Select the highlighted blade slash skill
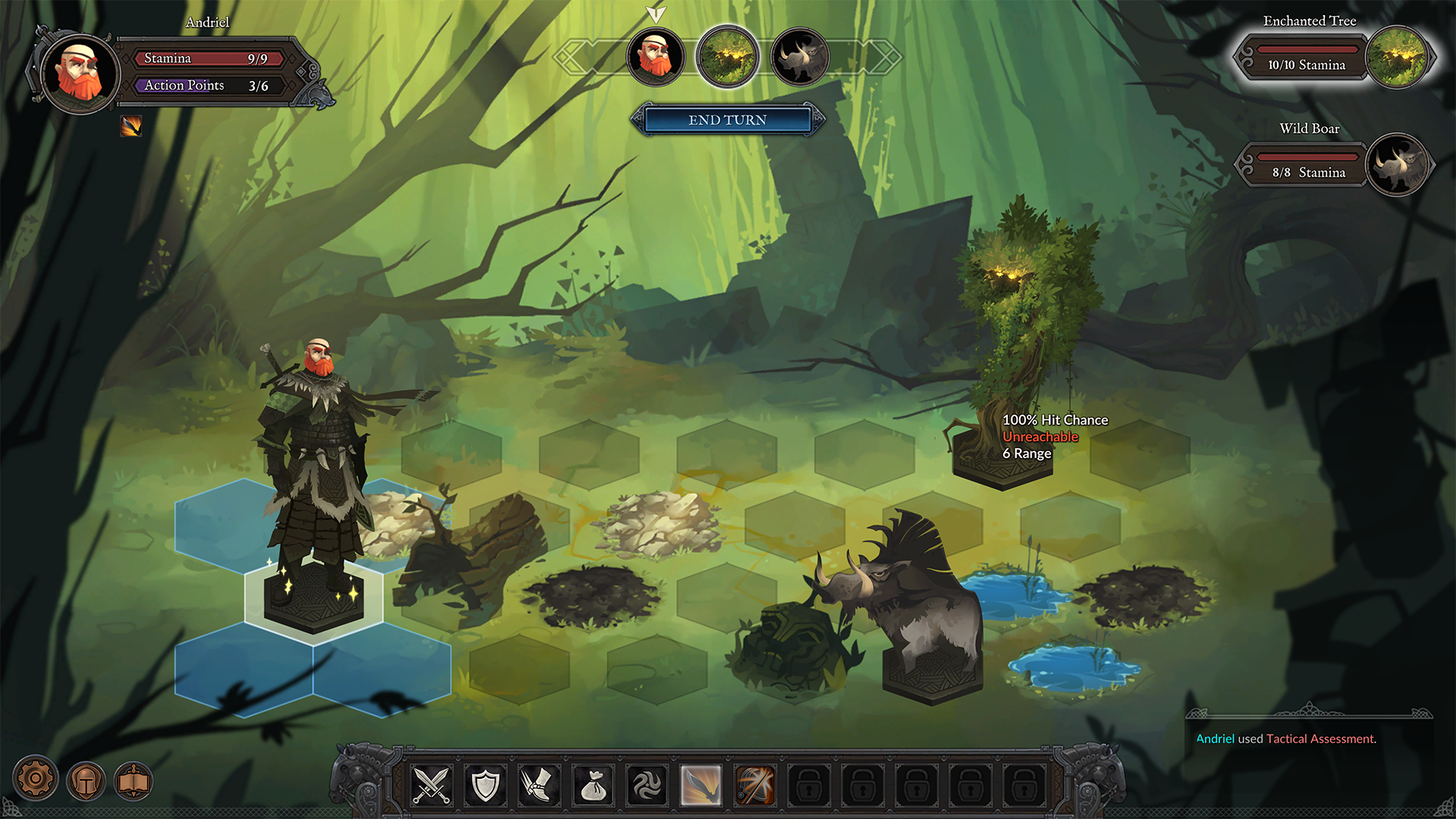This screenshot has height=819, width=1456. pyautogui.click(x=701, y=785)
